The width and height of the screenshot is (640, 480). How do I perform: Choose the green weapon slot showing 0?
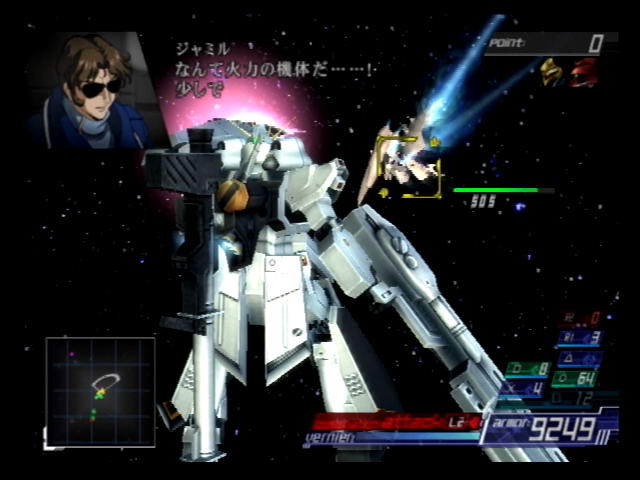point(528,369)
